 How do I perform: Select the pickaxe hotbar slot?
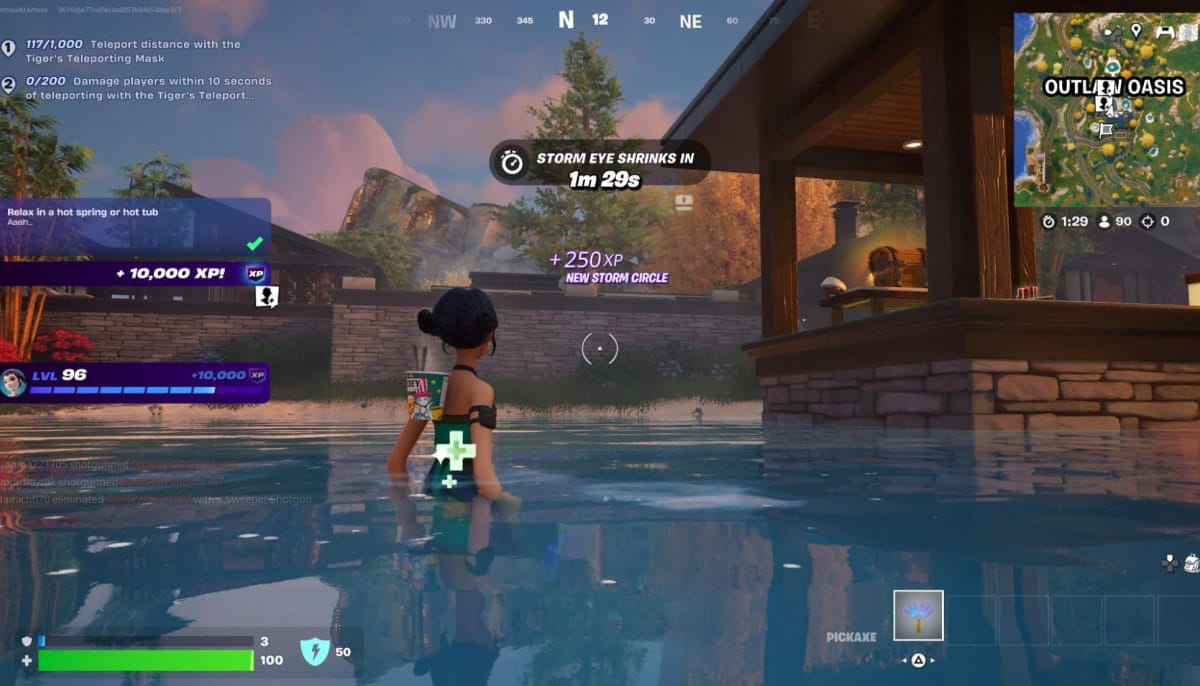(917, 615)
